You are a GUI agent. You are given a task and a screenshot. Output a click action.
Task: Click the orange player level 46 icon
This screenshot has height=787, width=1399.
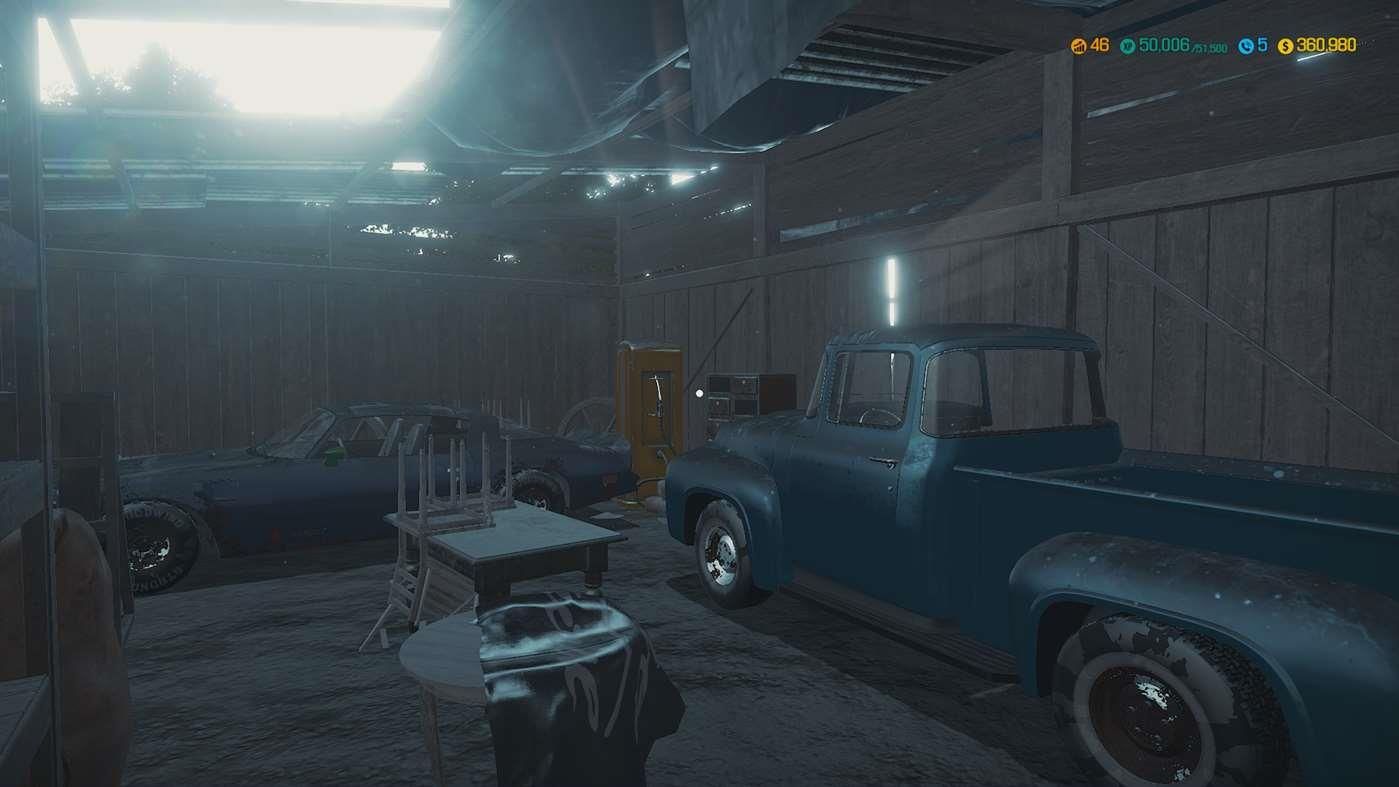1080,45
